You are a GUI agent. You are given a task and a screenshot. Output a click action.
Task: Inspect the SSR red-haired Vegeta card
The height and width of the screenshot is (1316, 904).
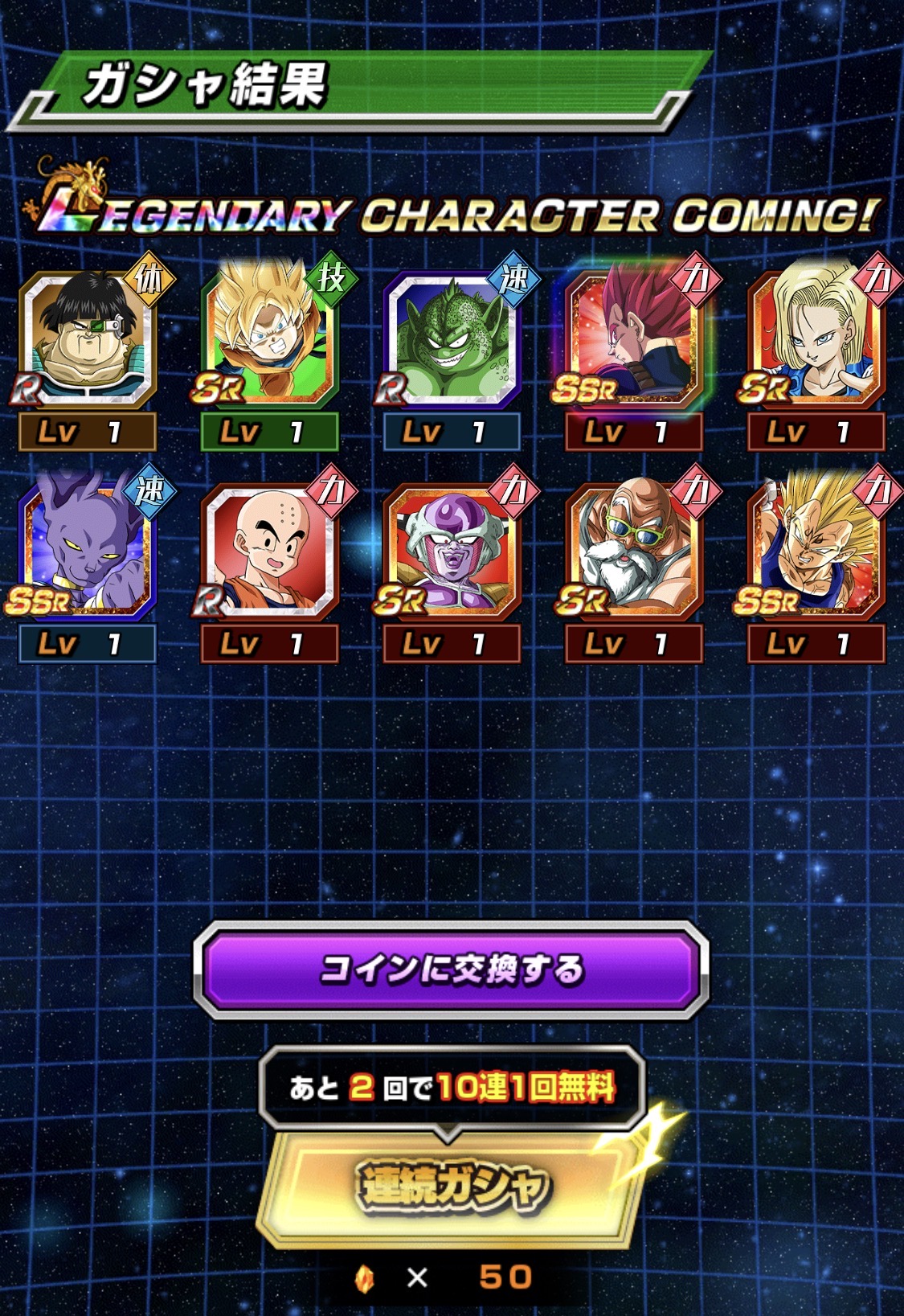point(634,339)
